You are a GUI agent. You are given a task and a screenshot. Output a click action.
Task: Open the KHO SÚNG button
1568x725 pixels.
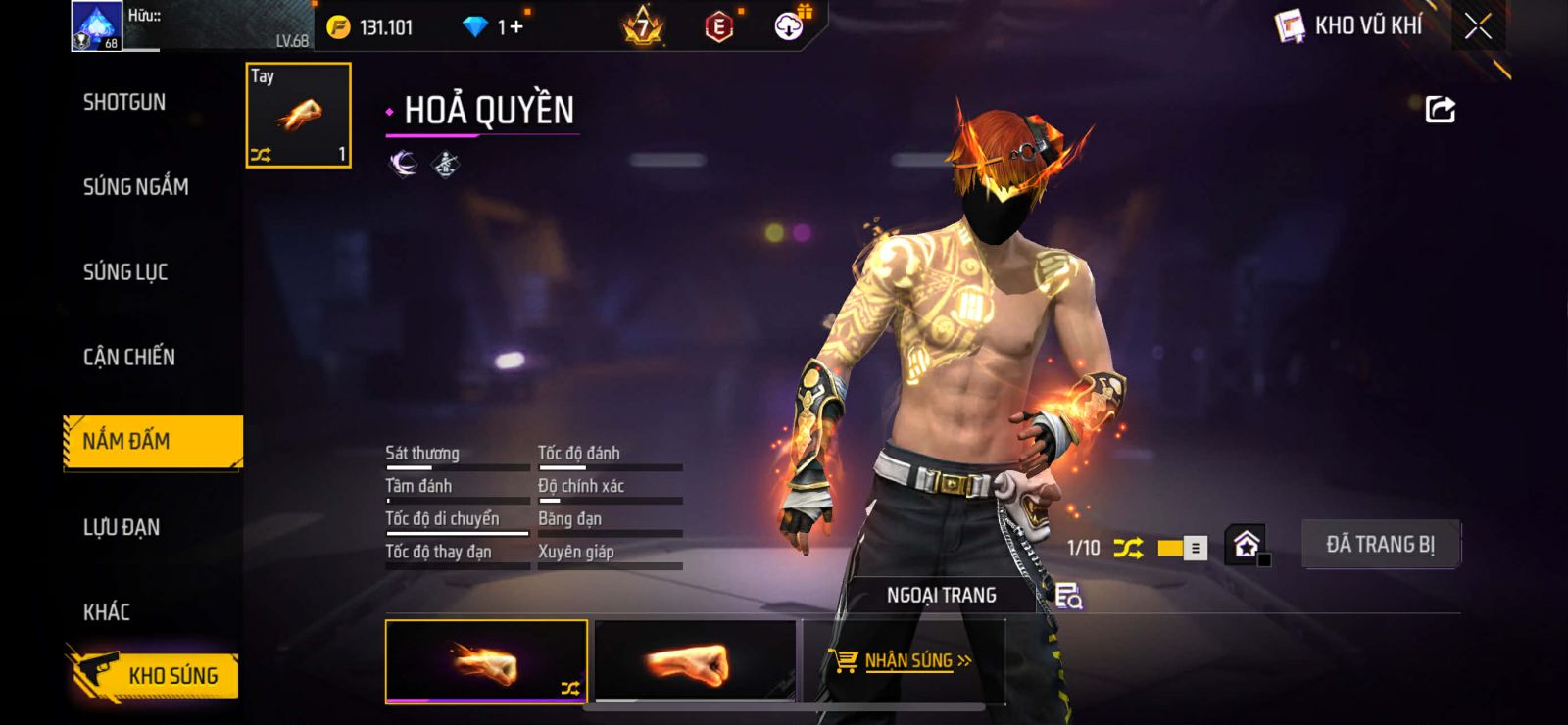[155, 675]
